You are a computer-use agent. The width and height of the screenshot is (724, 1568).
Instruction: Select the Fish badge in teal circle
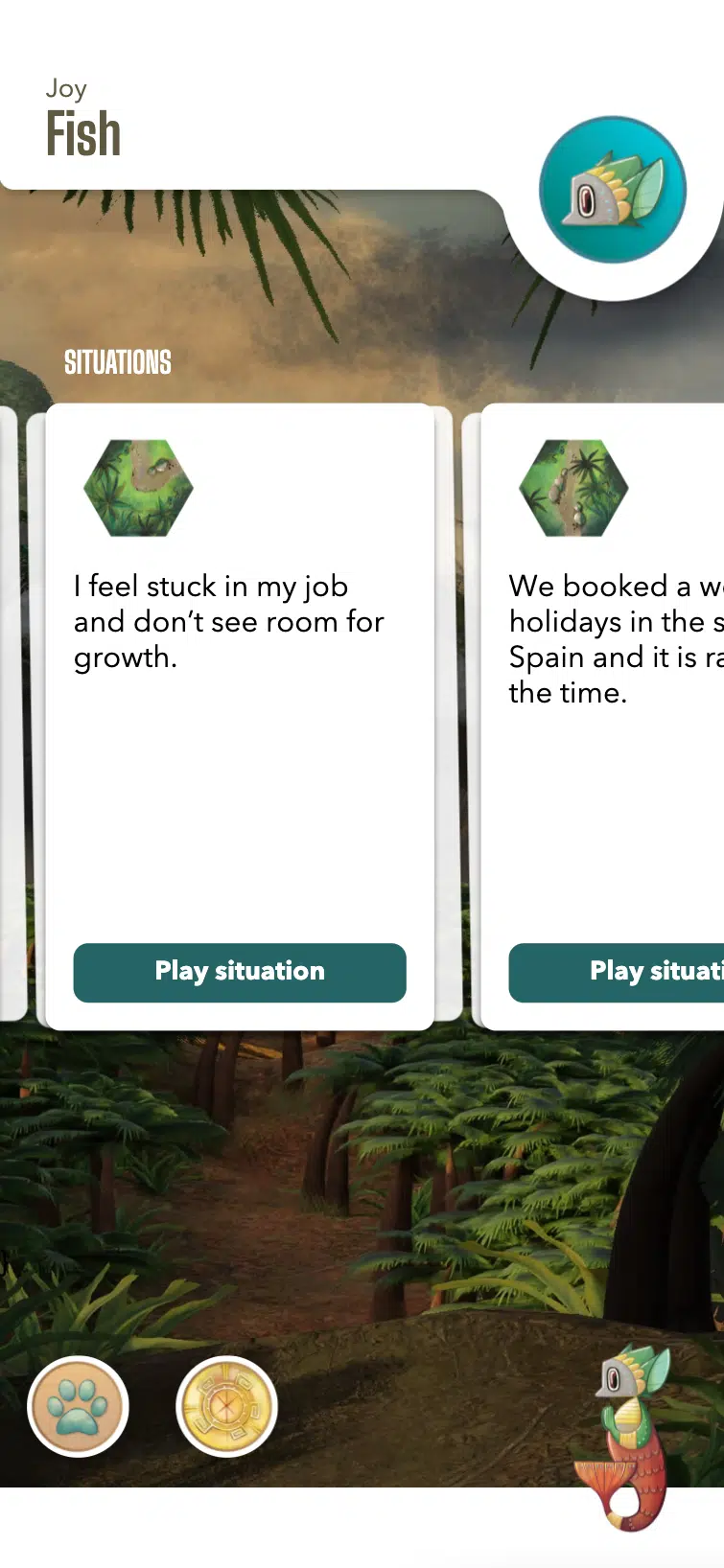coord(613,190)
